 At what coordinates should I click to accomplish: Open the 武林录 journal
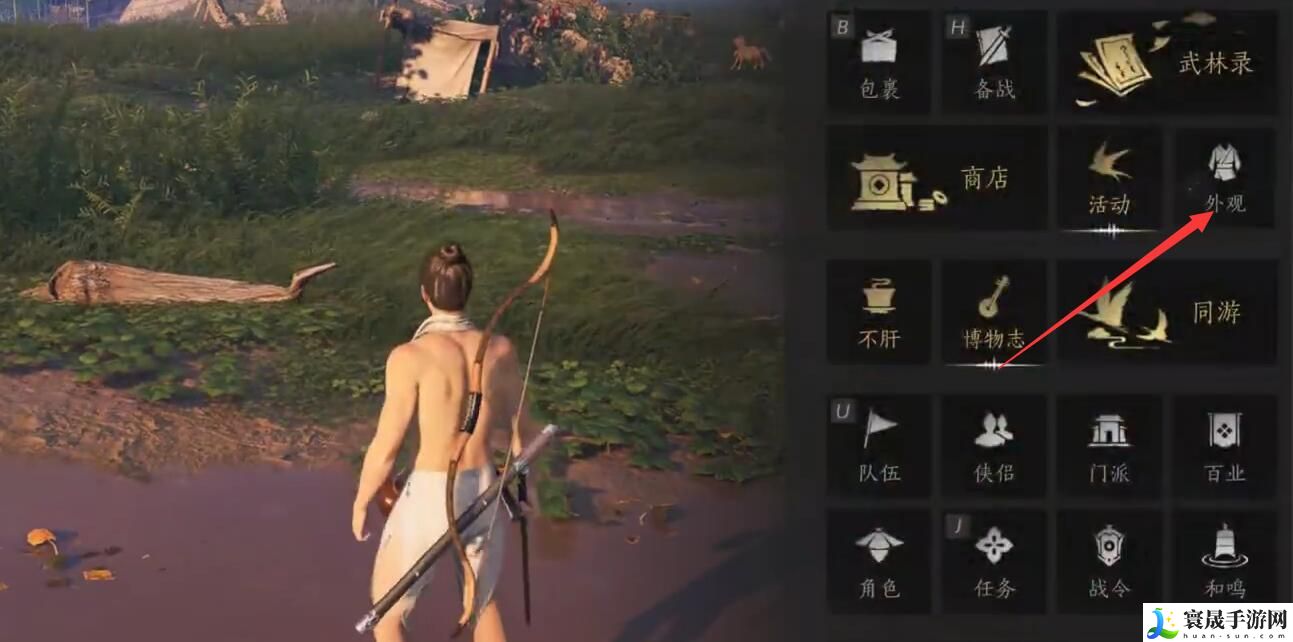coord(1166,62)
